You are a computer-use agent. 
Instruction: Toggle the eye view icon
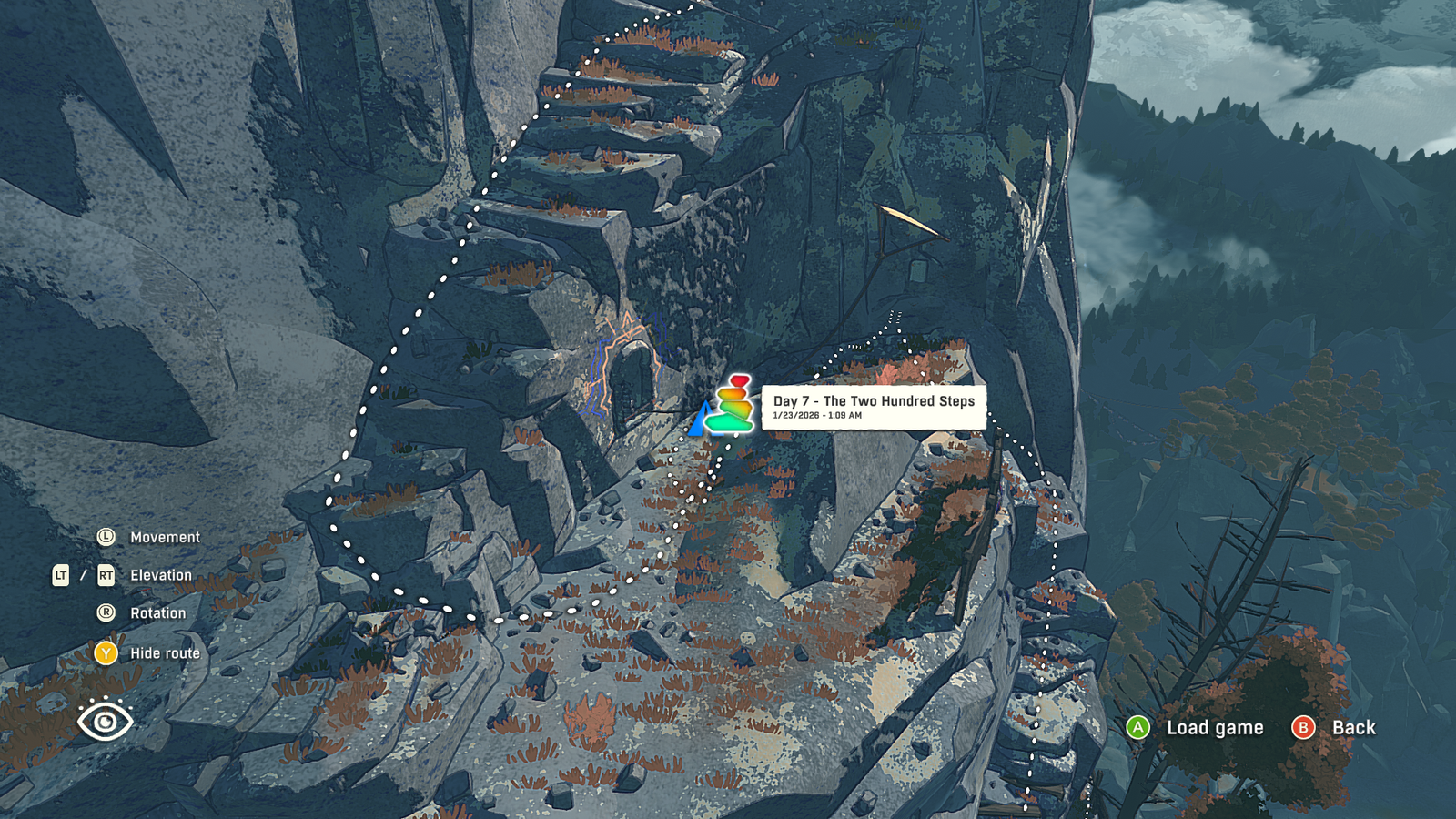point(106,721)
